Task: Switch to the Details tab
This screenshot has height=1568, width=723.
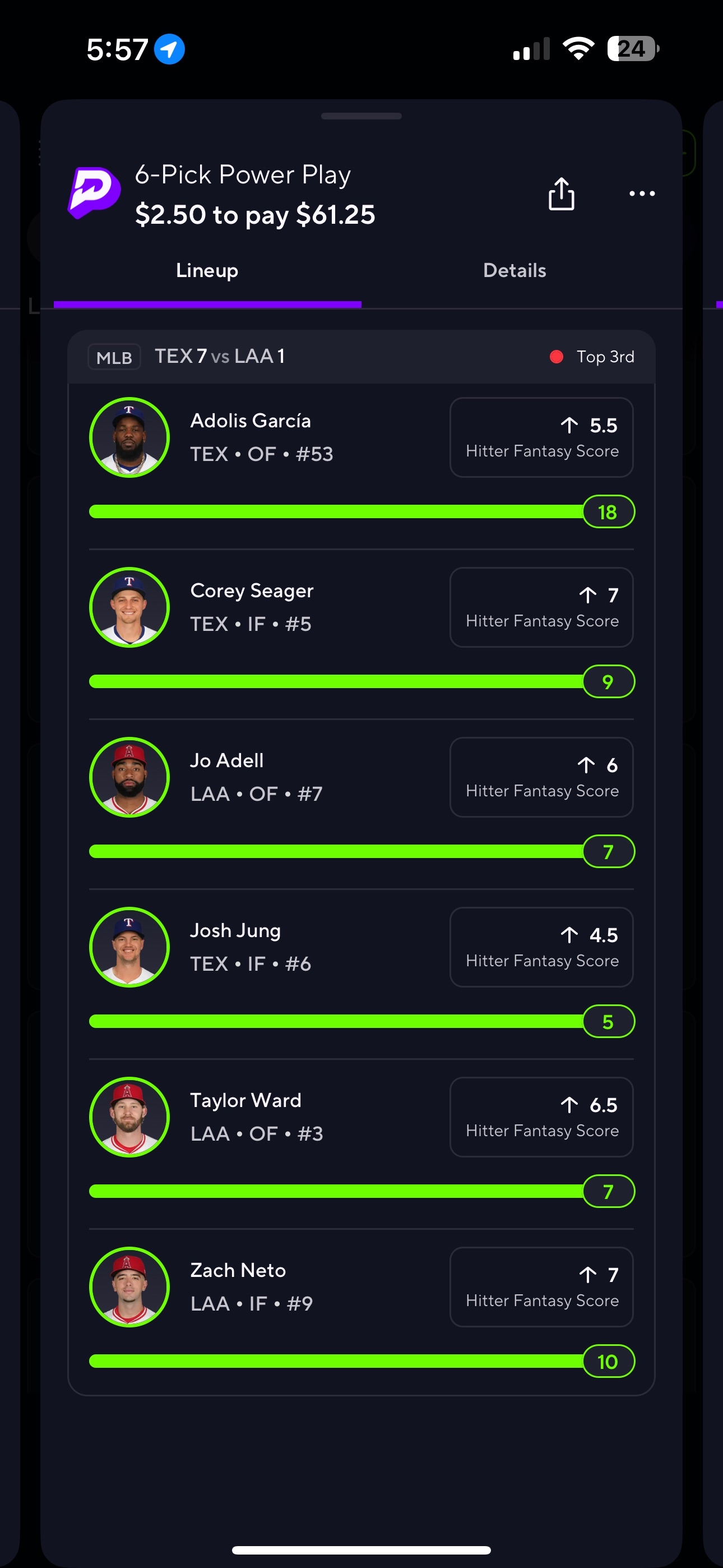Action: pos(515,271)
